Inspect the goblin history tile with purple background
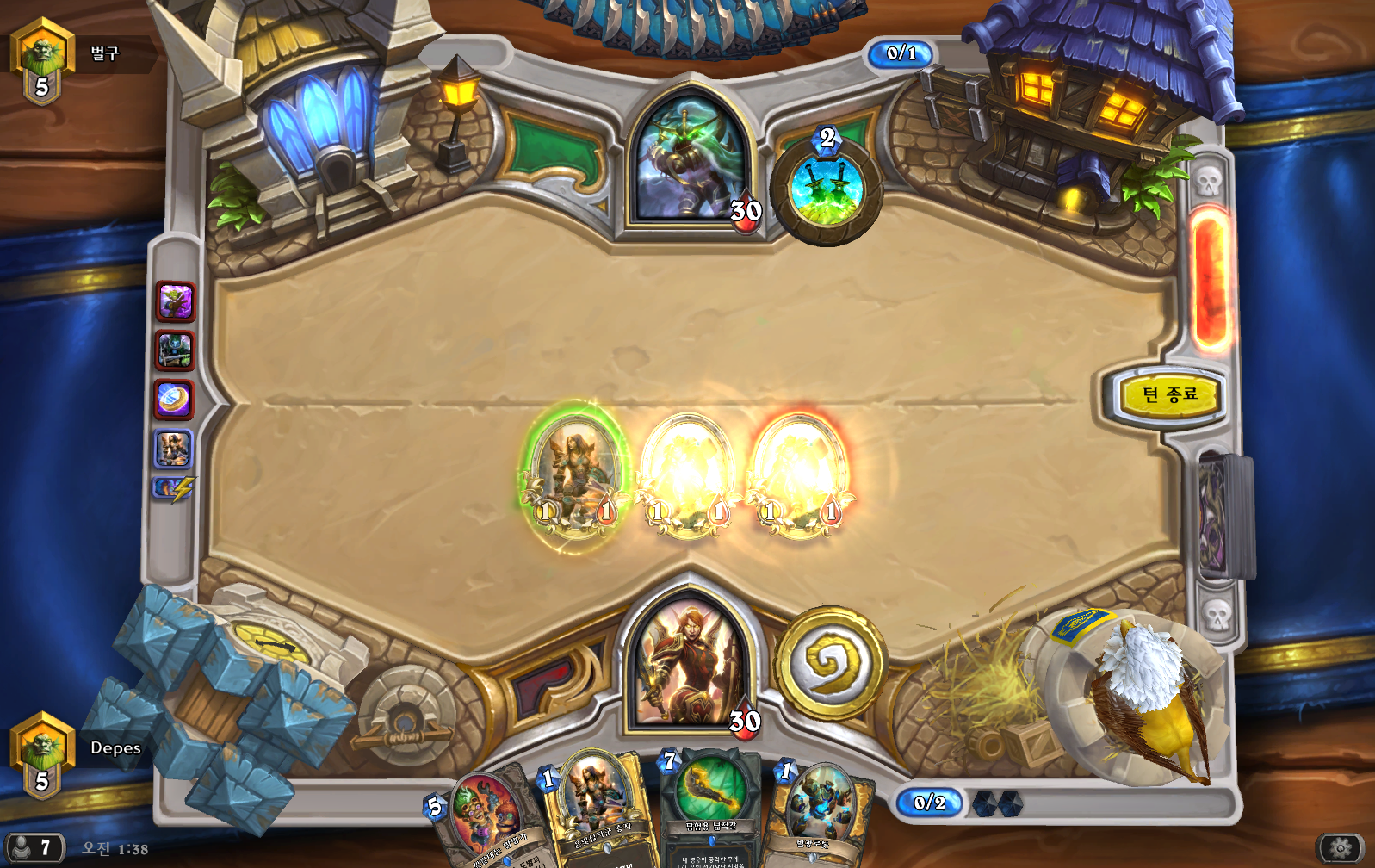The width and height of the screenshot is (1375, 868). [x=175, y=302]
